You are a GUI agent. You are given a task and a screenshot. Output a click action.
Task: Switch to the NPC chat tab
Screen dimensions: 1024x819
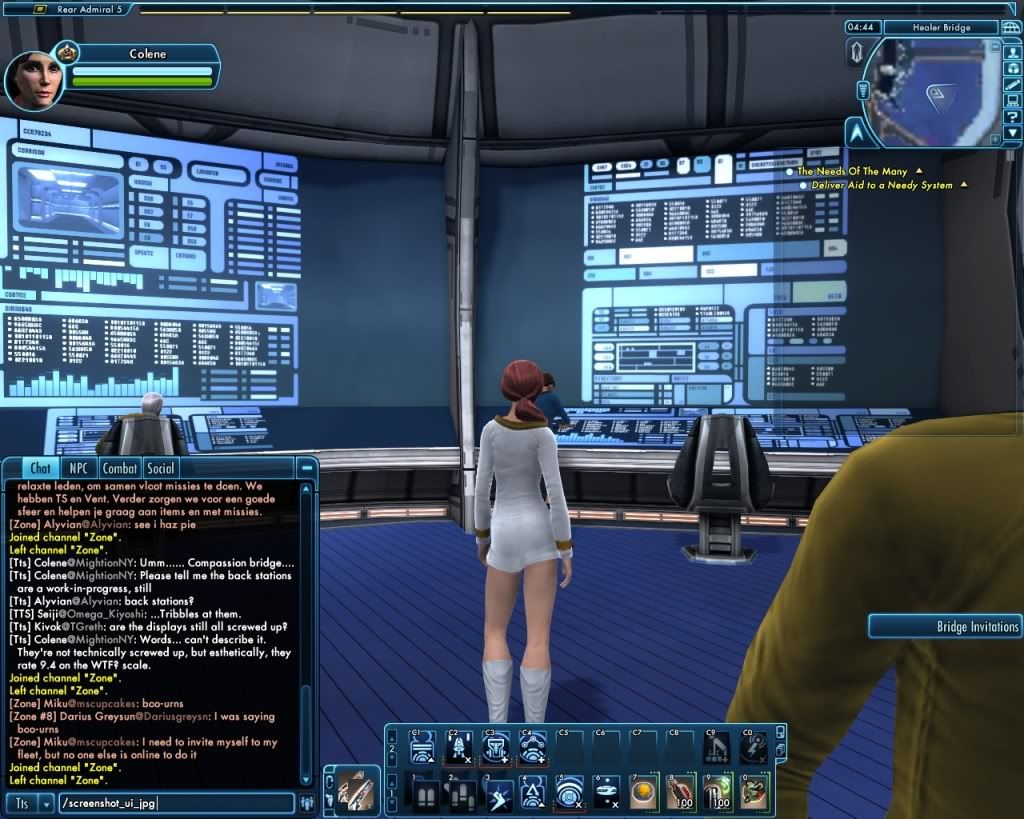[x=76, y=468]
